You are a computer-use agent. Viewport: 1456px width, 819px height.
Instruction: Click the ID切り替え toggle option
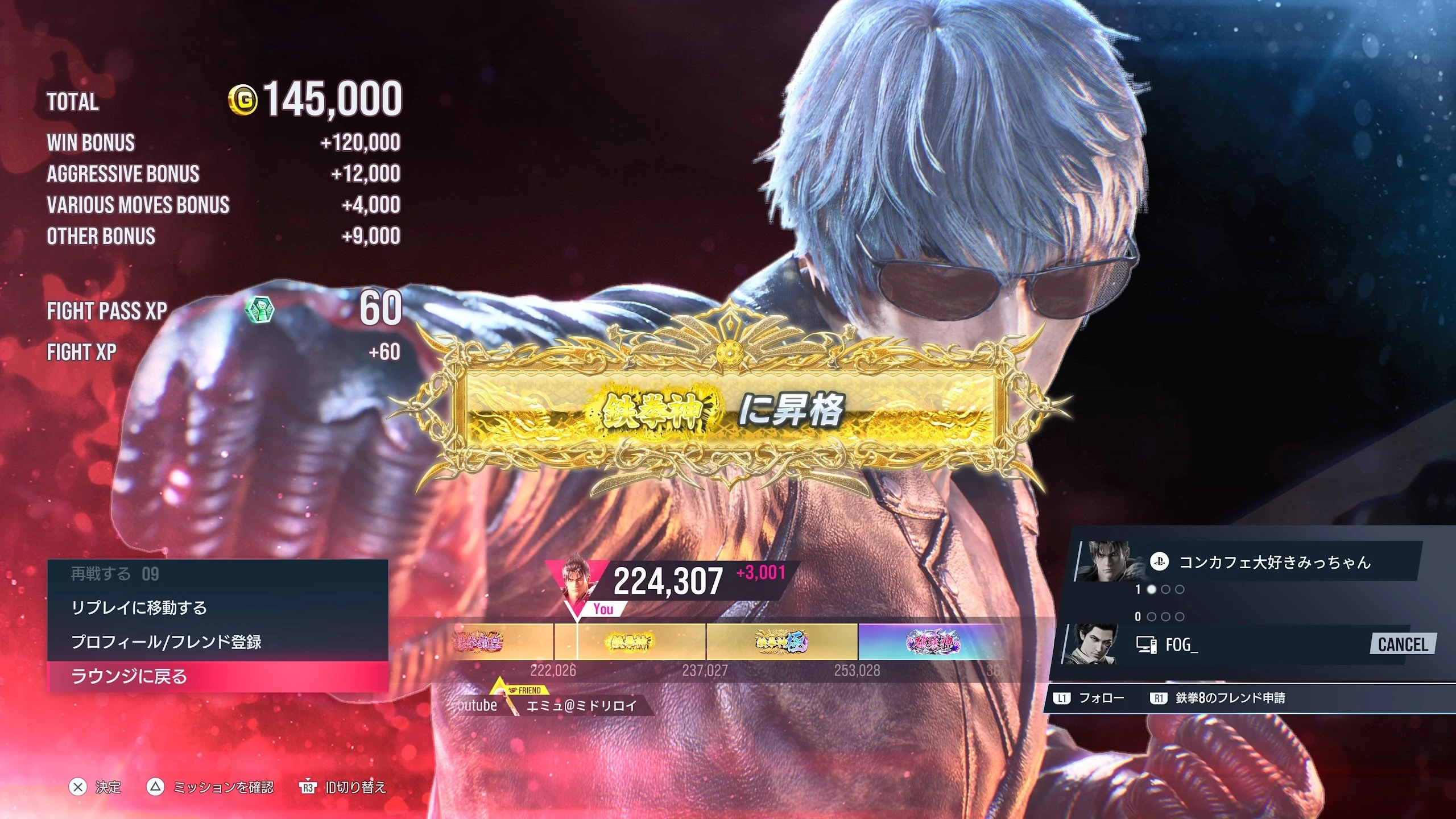344,787
